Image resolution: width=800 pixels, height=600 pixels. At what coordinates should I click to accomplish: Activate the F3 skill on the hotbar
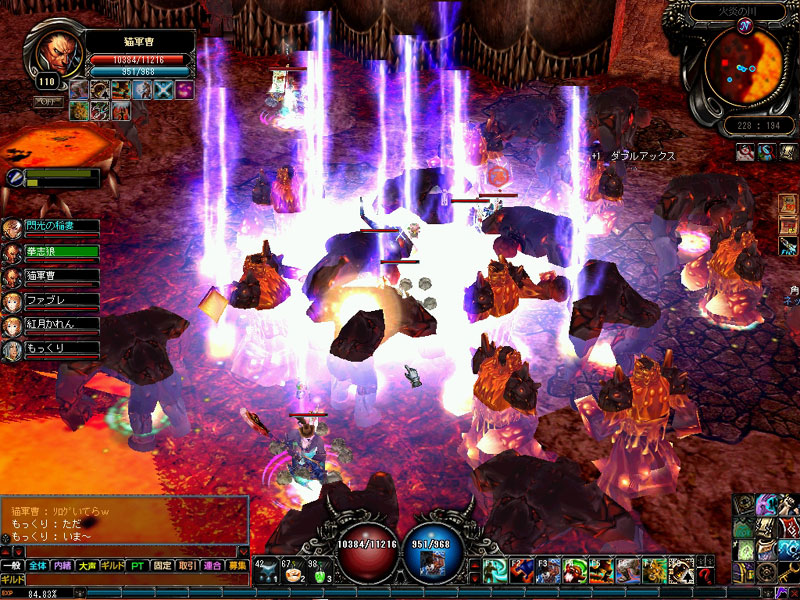[x=549, y=571]
